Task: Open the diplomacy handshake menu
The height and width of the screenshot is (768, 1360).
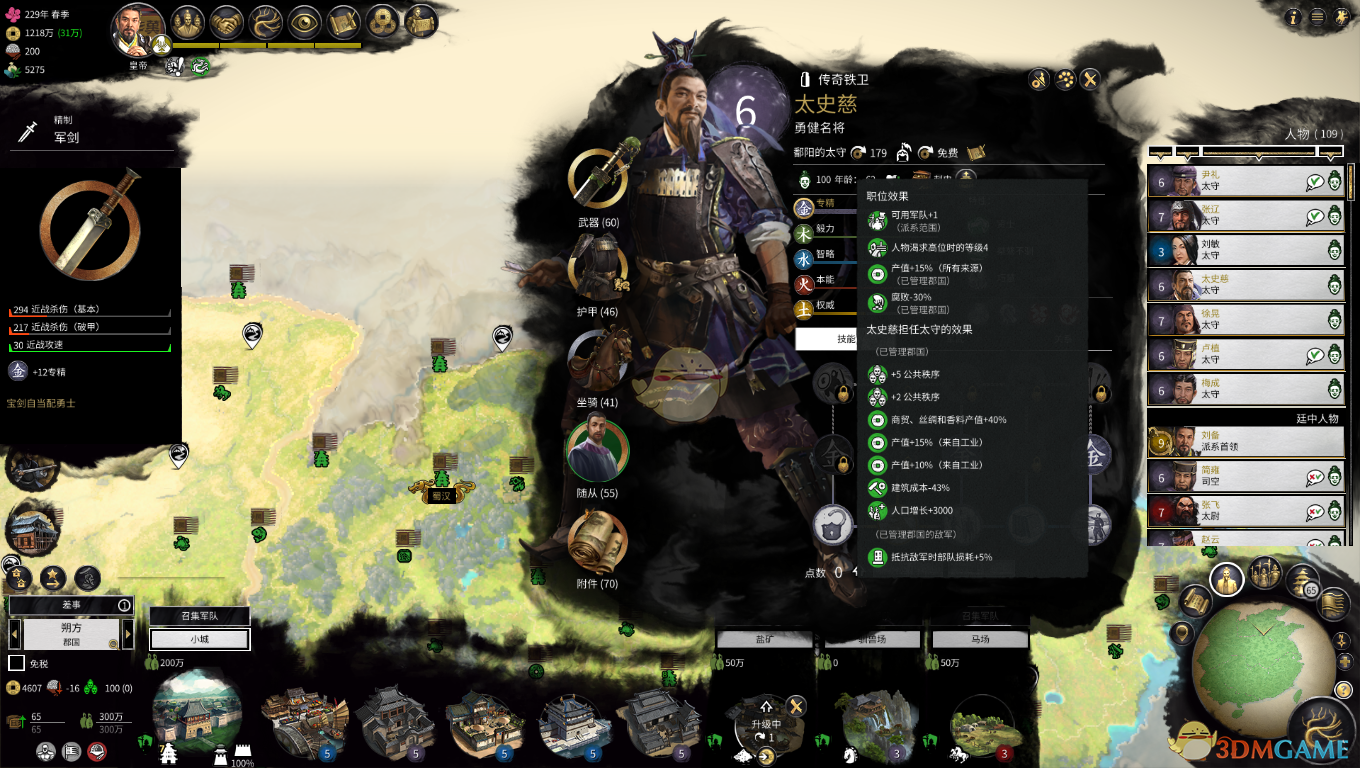Action: [x=229, y=22]
